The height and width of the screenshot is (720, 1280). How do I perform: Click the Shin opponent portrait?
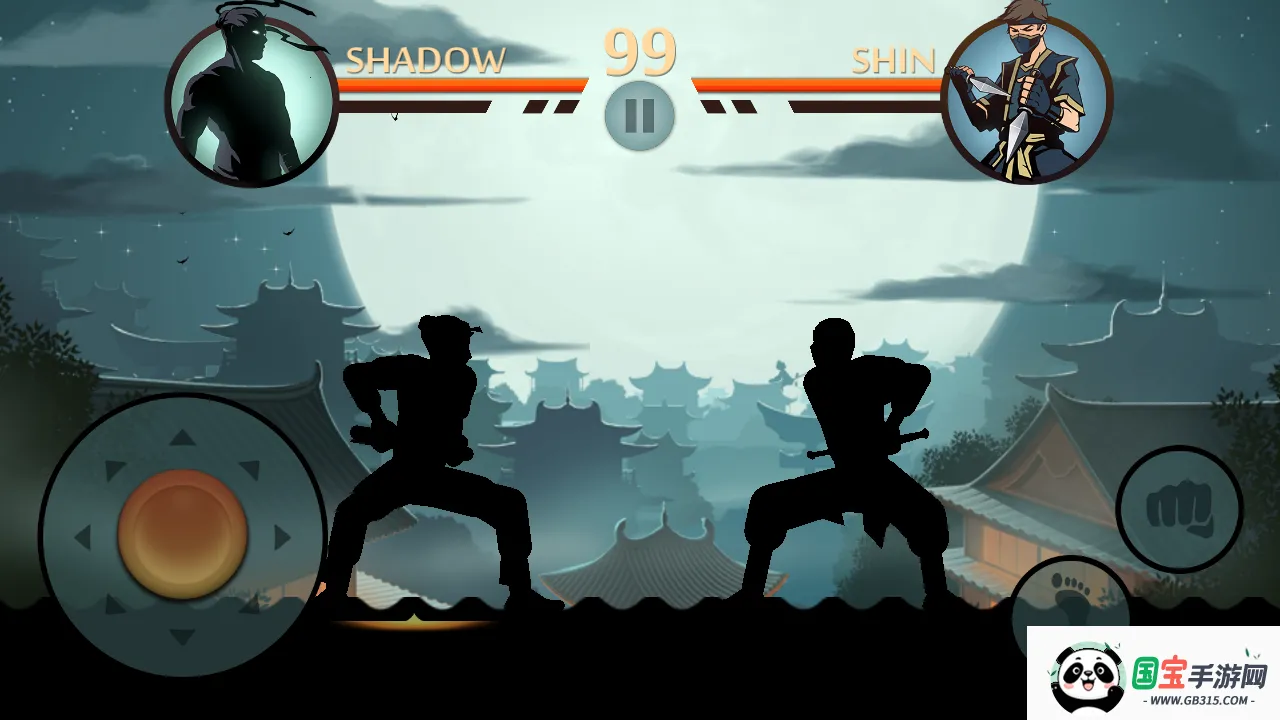click(x=1027, y=100)
